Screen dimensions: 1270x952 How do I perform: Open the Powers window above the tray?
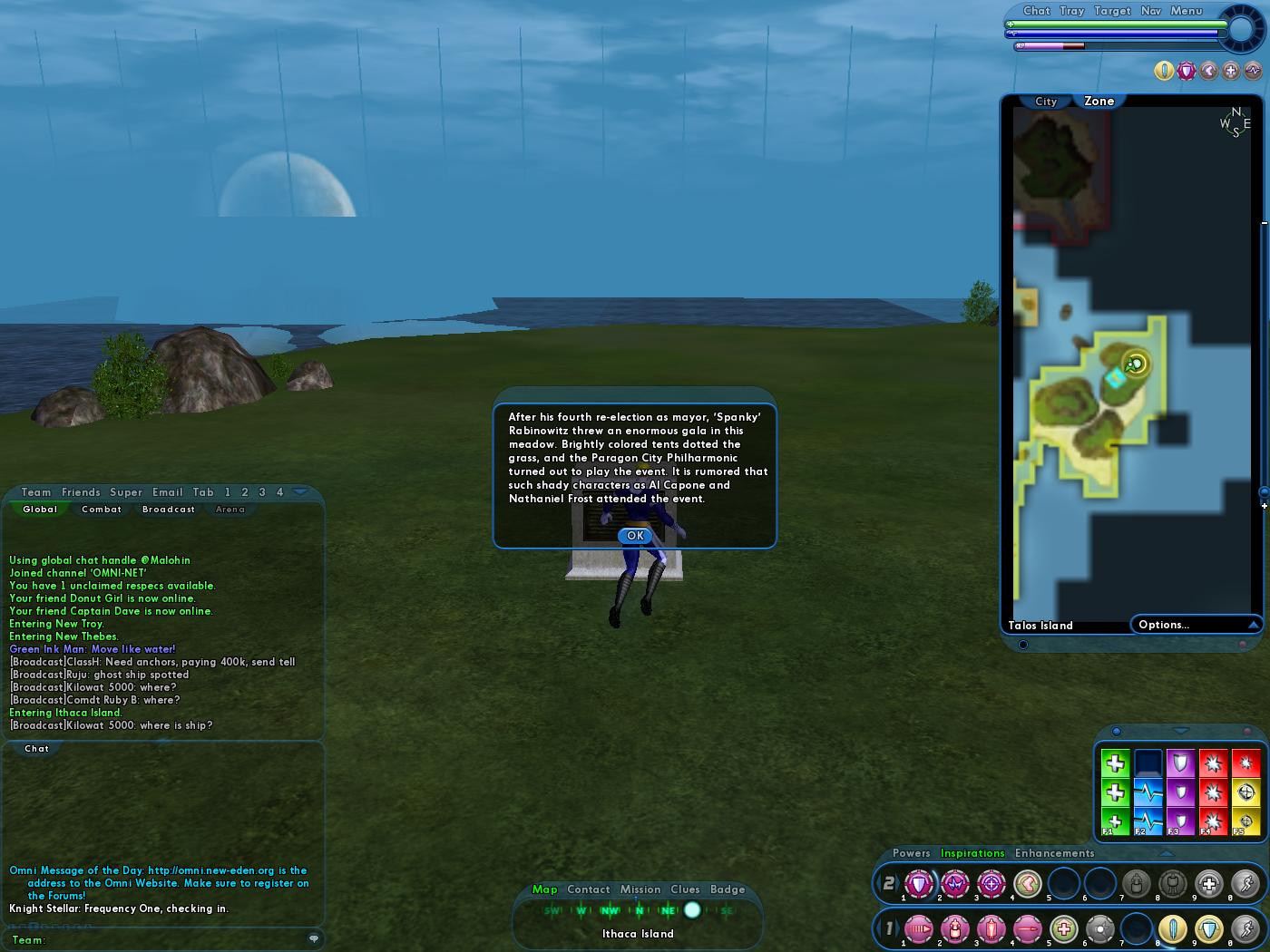pos(911,853)
